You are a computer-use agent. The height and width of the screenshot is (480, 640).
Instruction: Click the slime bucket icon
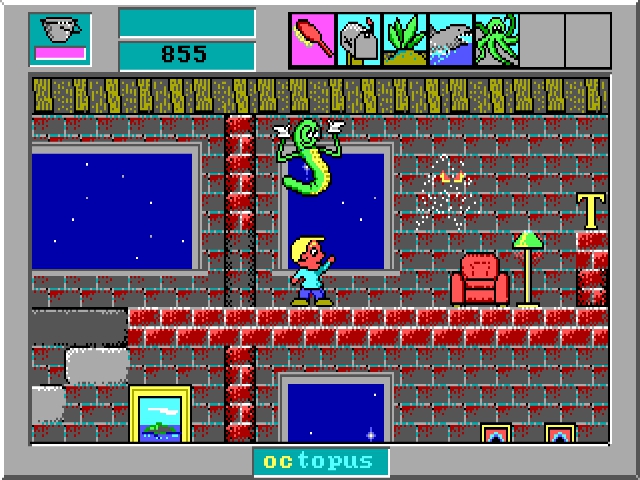pos(60,32)
